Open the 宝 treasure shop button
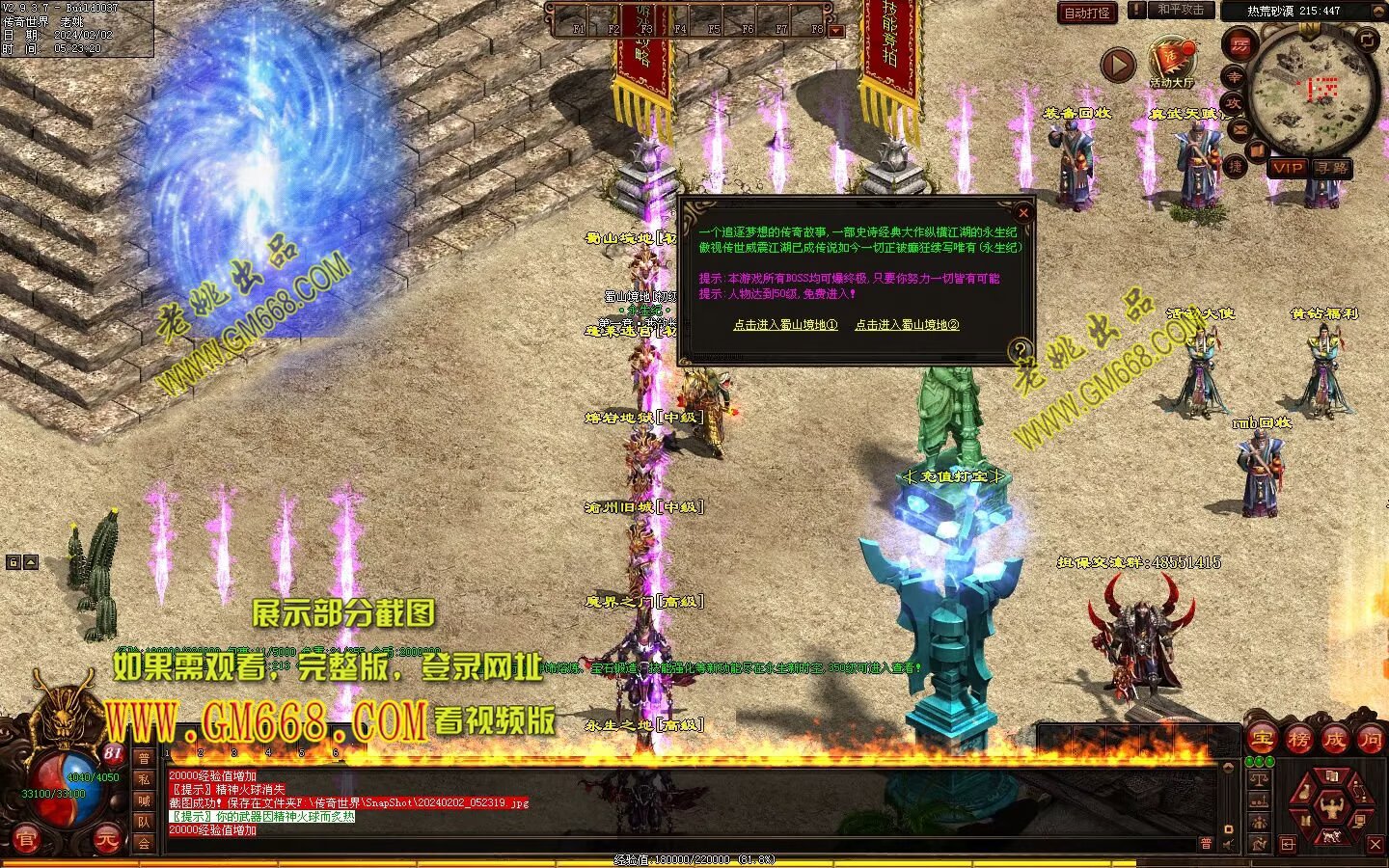This screenshot has width=1389, height=868. (1261, 740)
